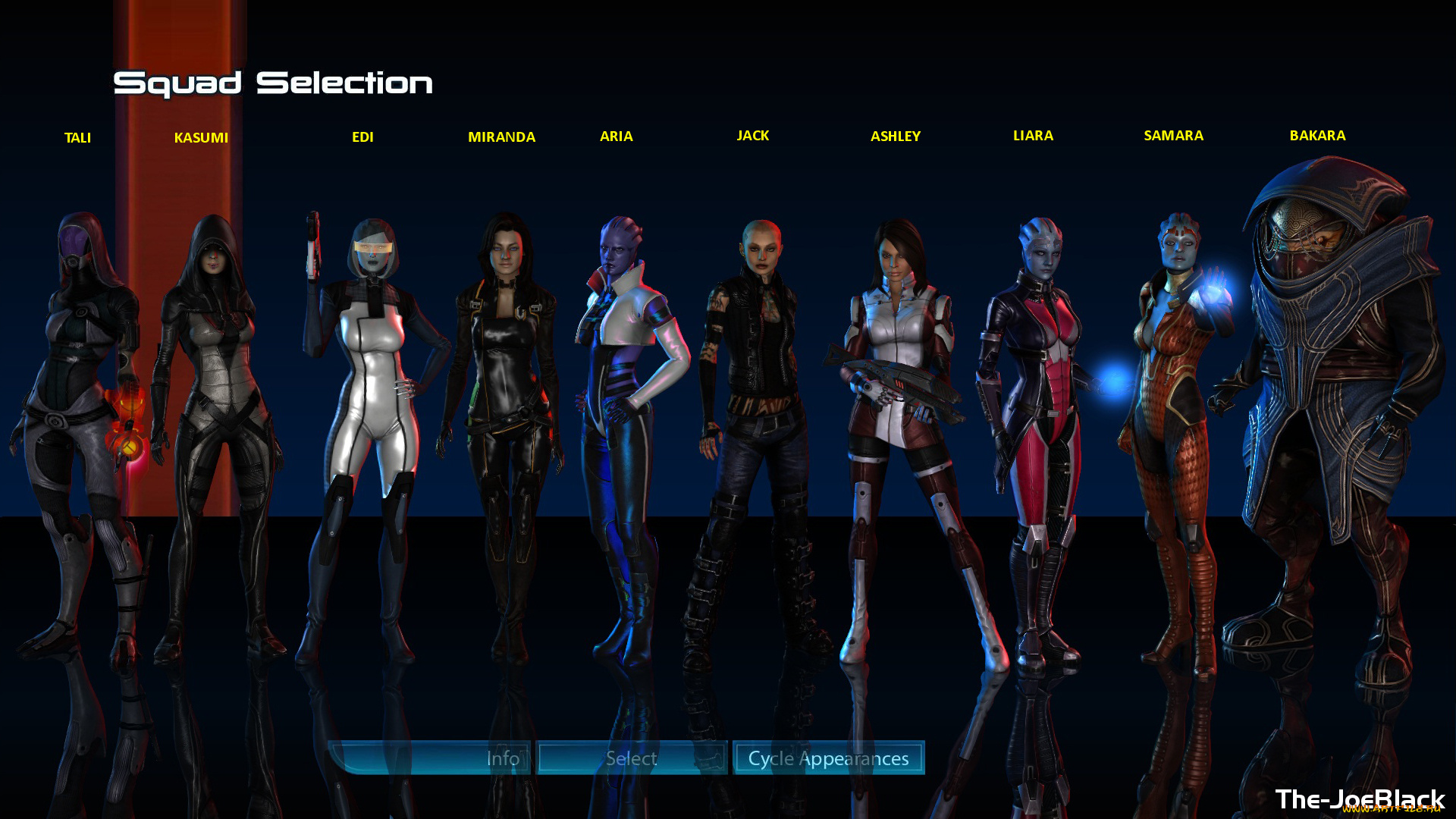Activate Cycle Appearances
The image size is (1456, 819).
click(x=828, y=758)
